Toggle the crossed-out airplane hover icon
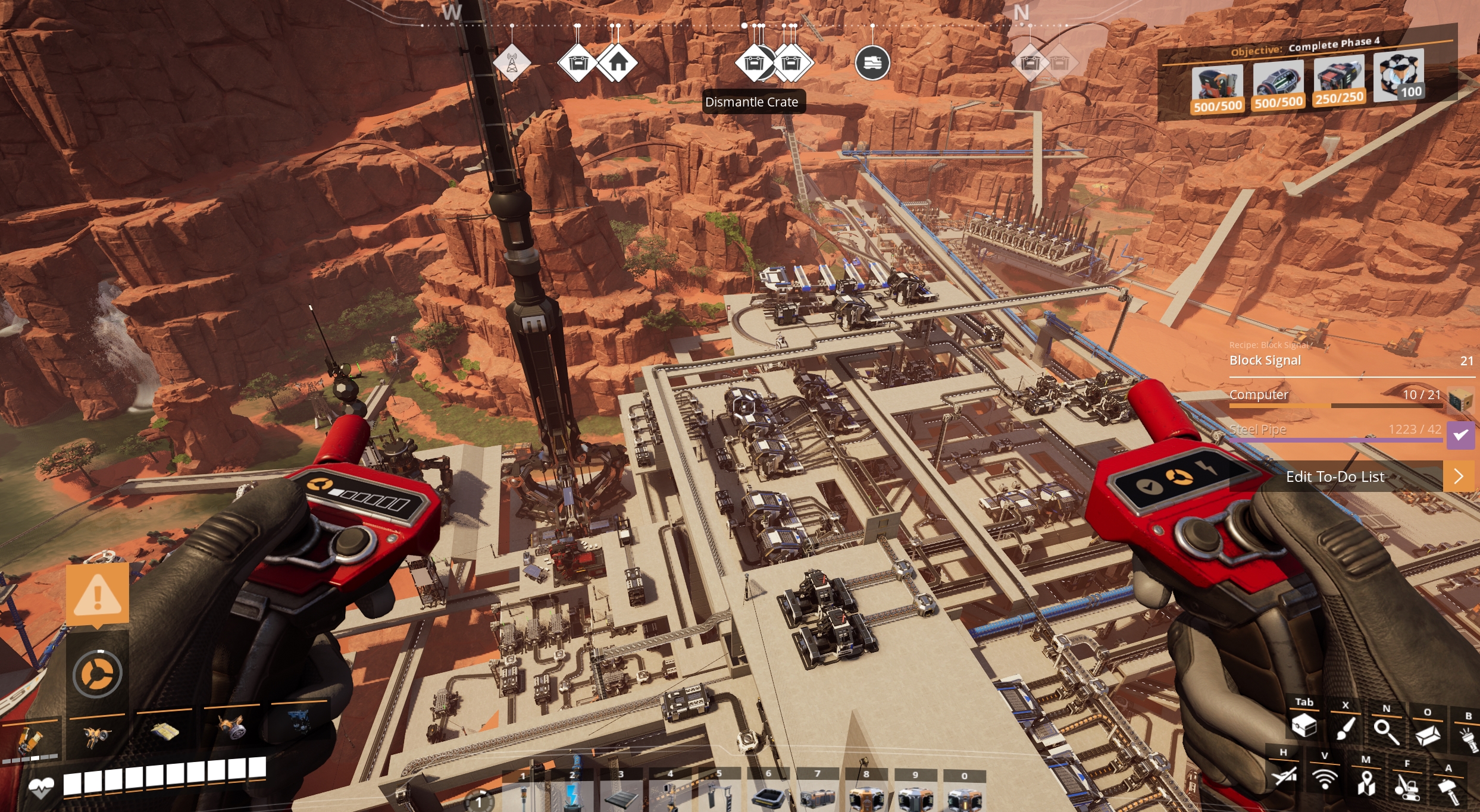The image size is (1480, 812). [1284, 776]
